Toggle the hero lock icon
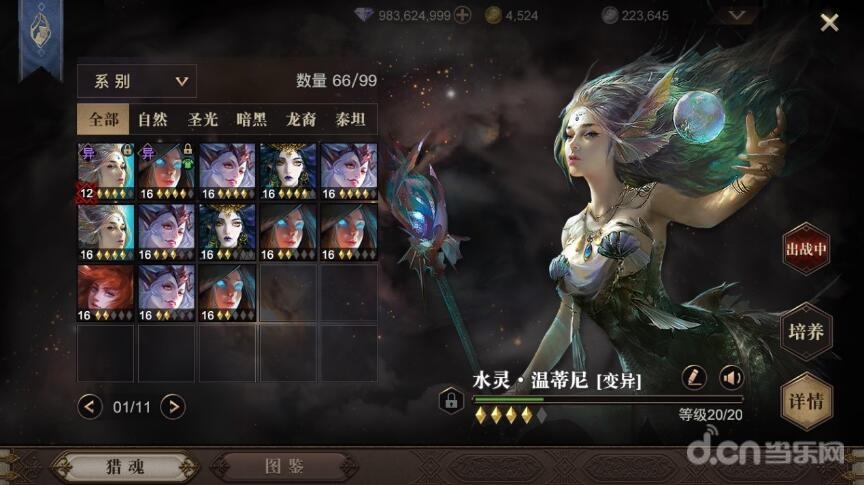The height and width of the screenshot is (485, 864). (451, 401)
